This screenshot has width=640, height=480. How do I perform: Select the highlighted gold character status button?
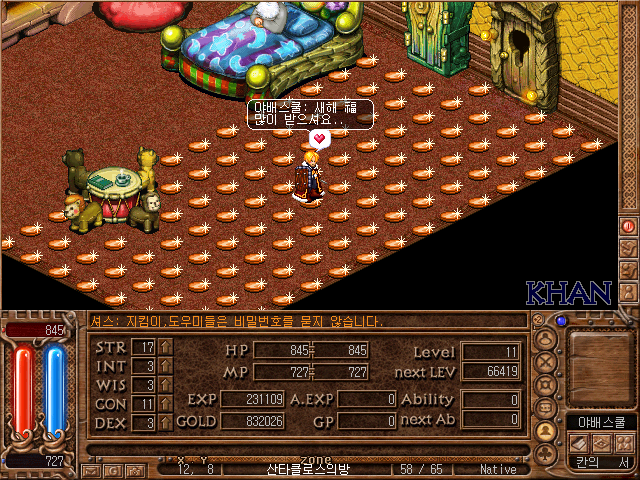point(546,431)
